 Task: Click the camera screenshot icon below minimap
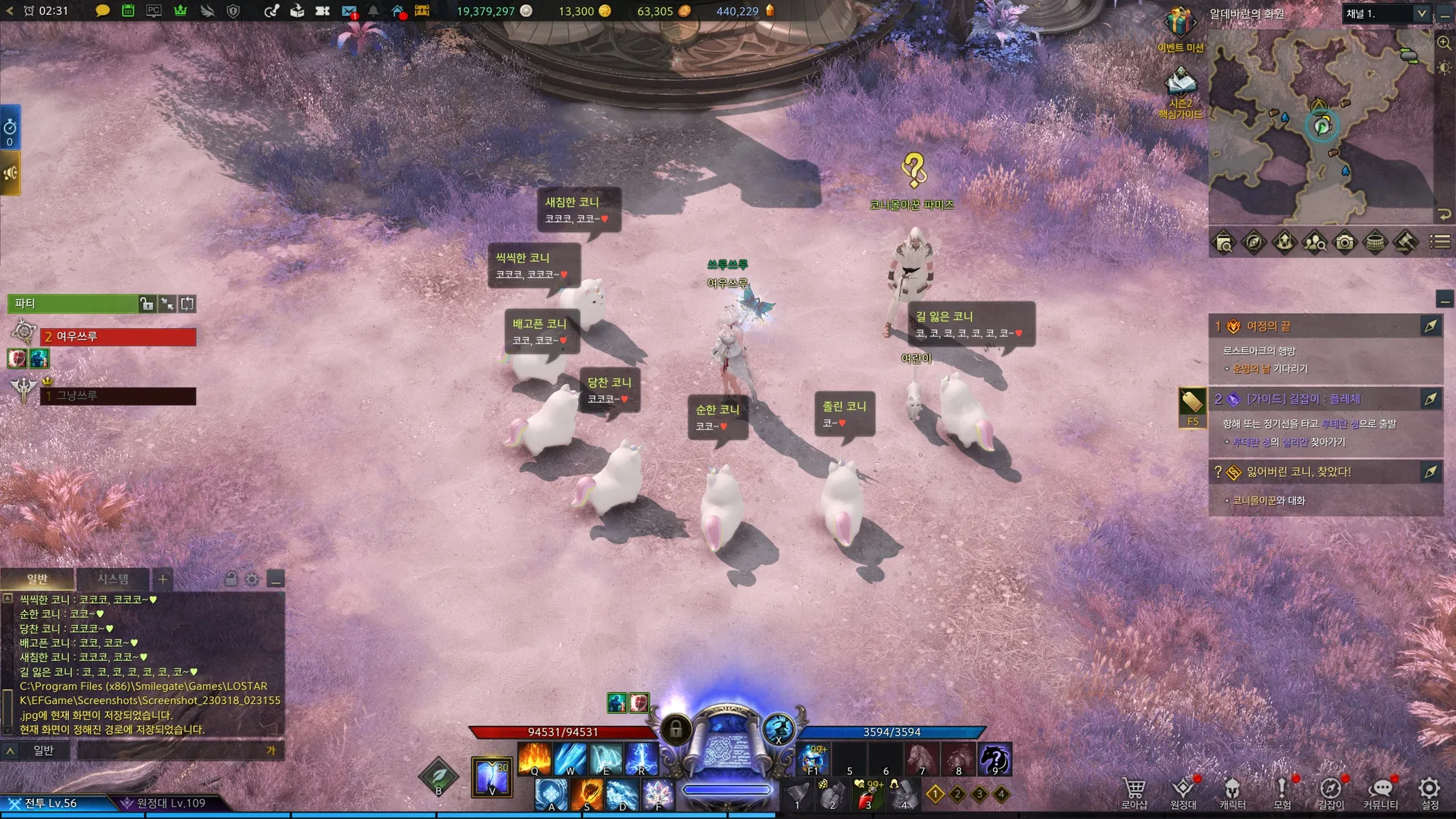point(1344,242)
